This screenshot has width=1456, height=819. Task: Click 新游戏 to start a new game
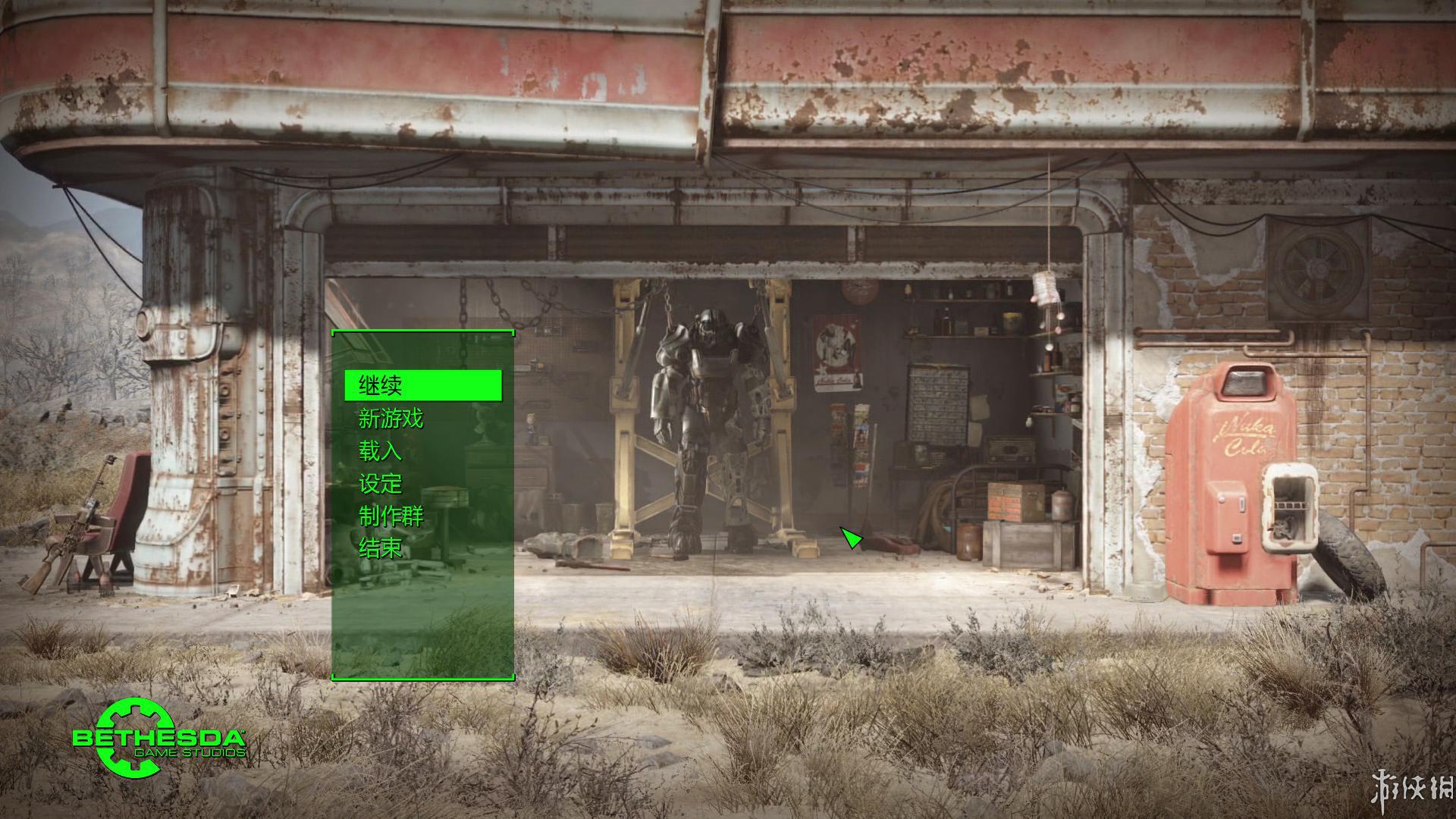(x=391, y=418)
